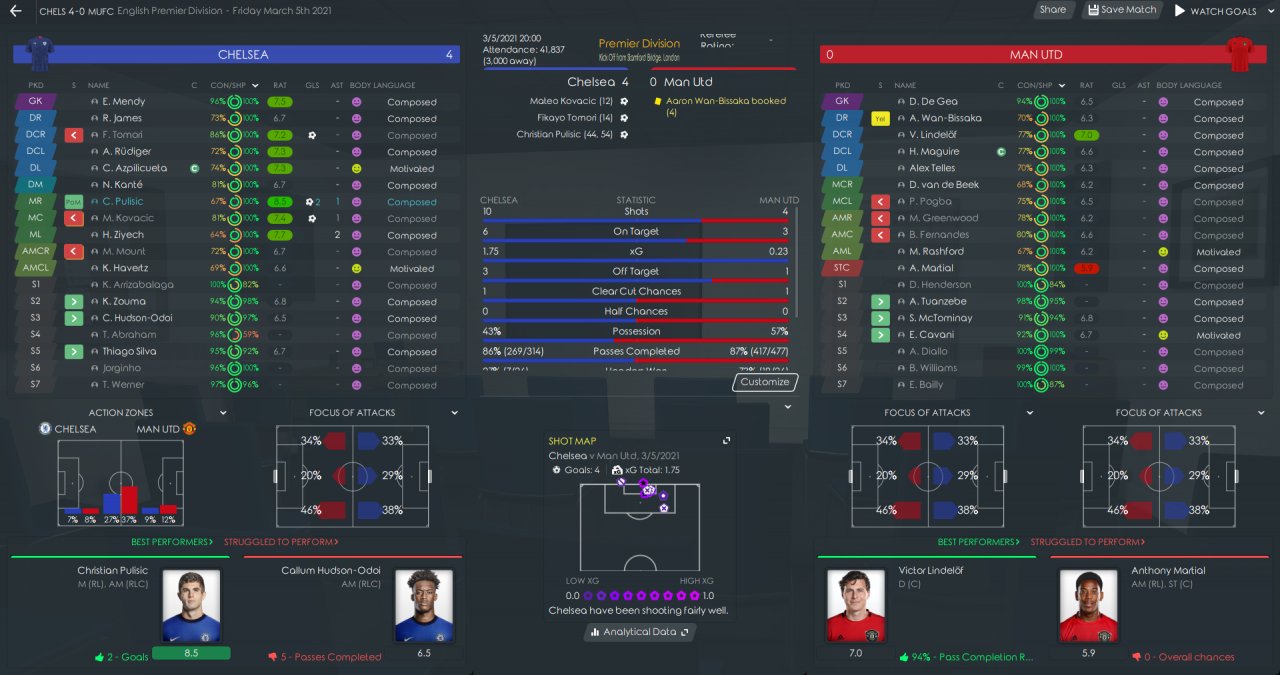Share the match result
Screen dimensions: 1280x675
(1052, 10)
